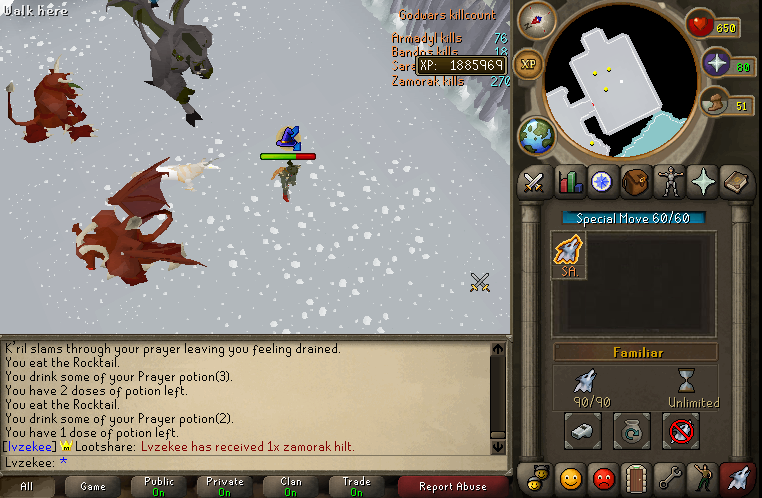
Task: Show the worn equipment tab
Action: click(x=668, y=182)
